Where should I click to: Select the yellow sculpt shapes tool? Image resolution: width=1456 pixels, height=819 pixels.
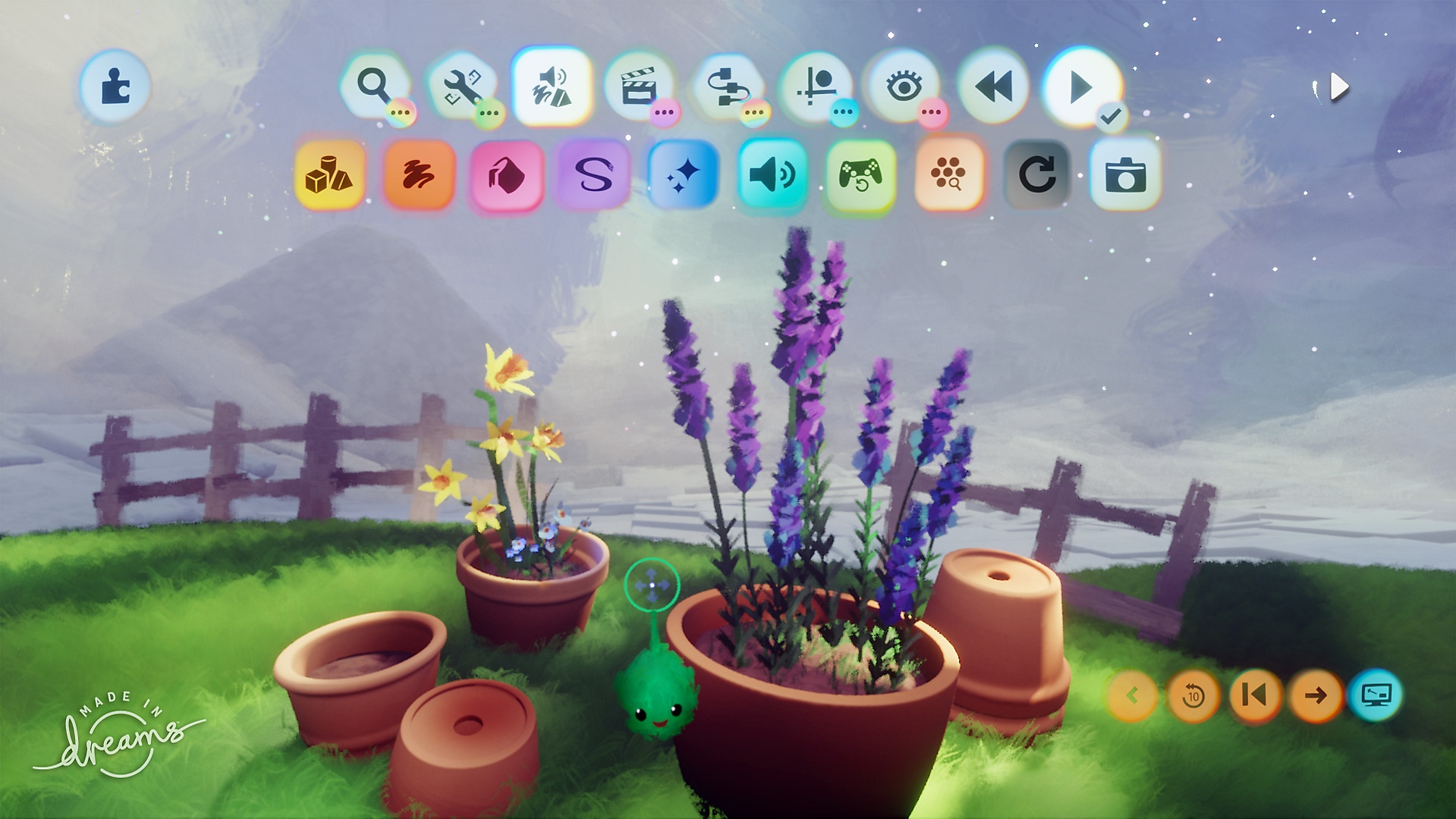pyautogui.click(x=332, y=176)
